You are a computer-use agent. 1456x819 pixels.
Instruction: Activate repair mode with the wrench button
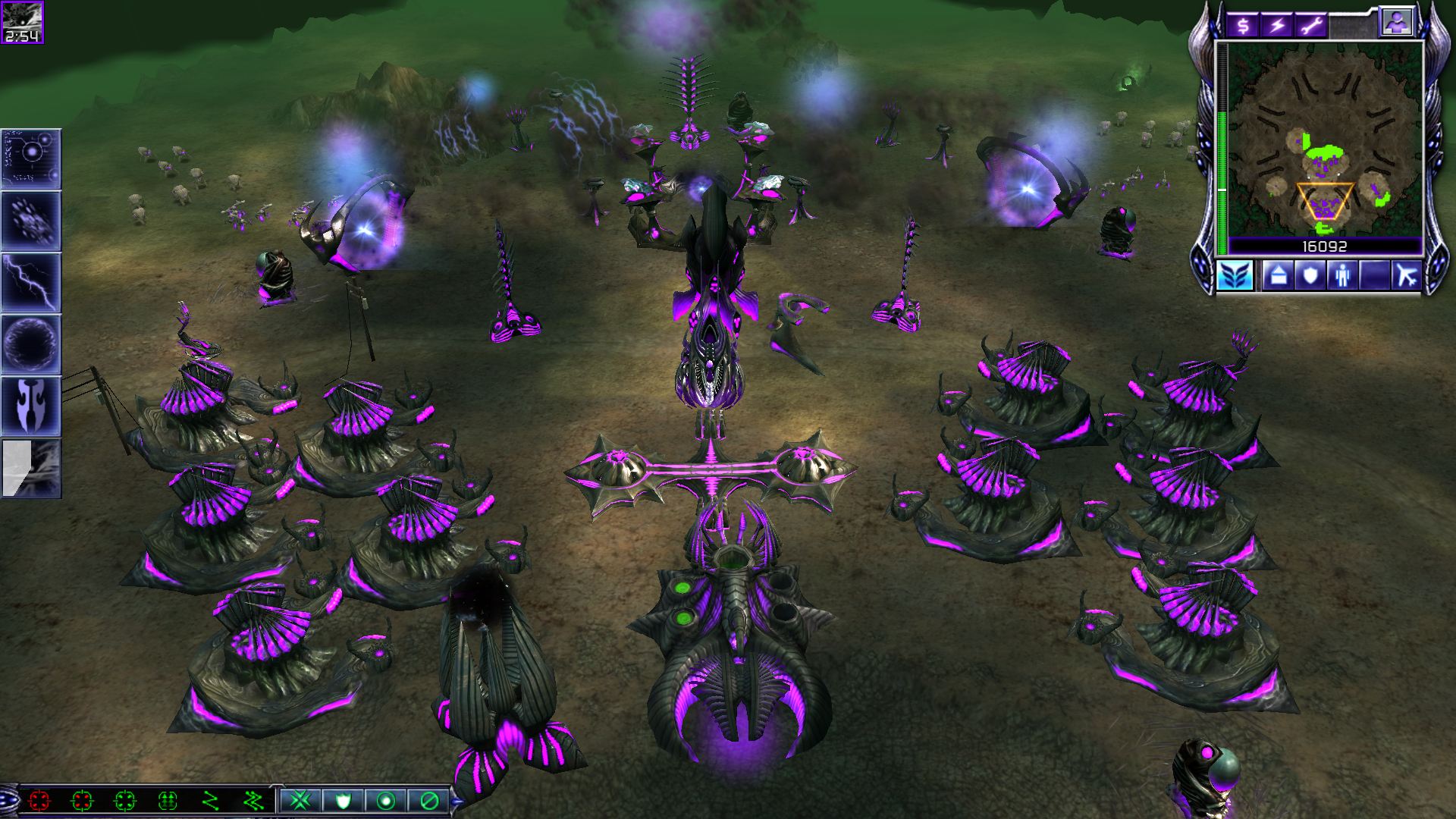click(x=1312, y=27)
